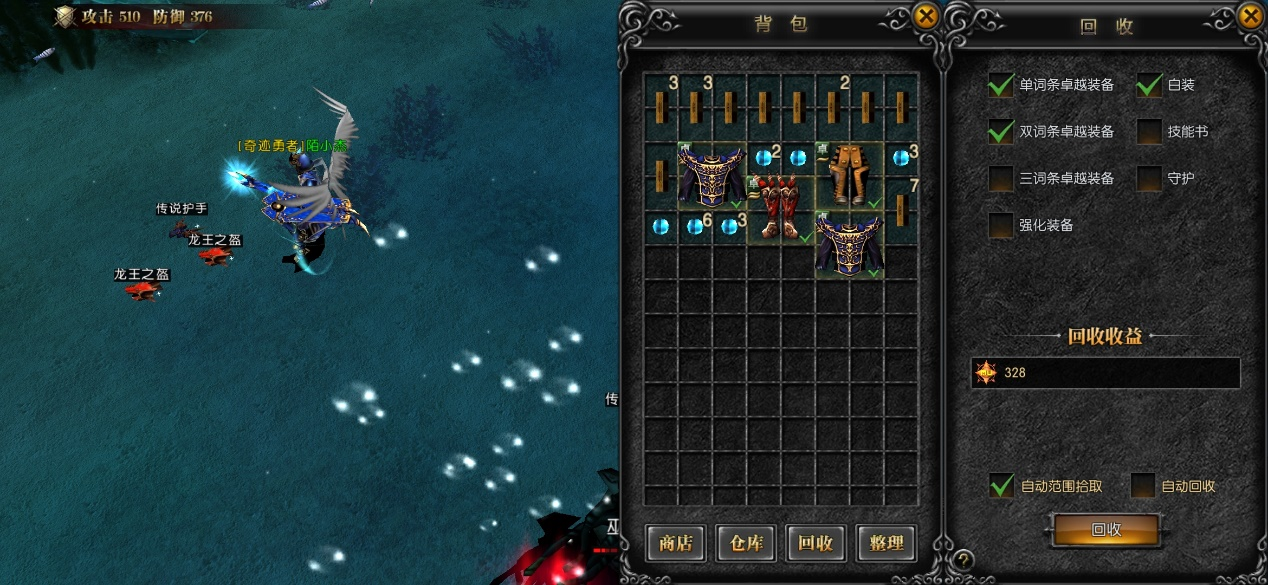Enable the 三词条卓越装备 checkbox

(1001, 178)
